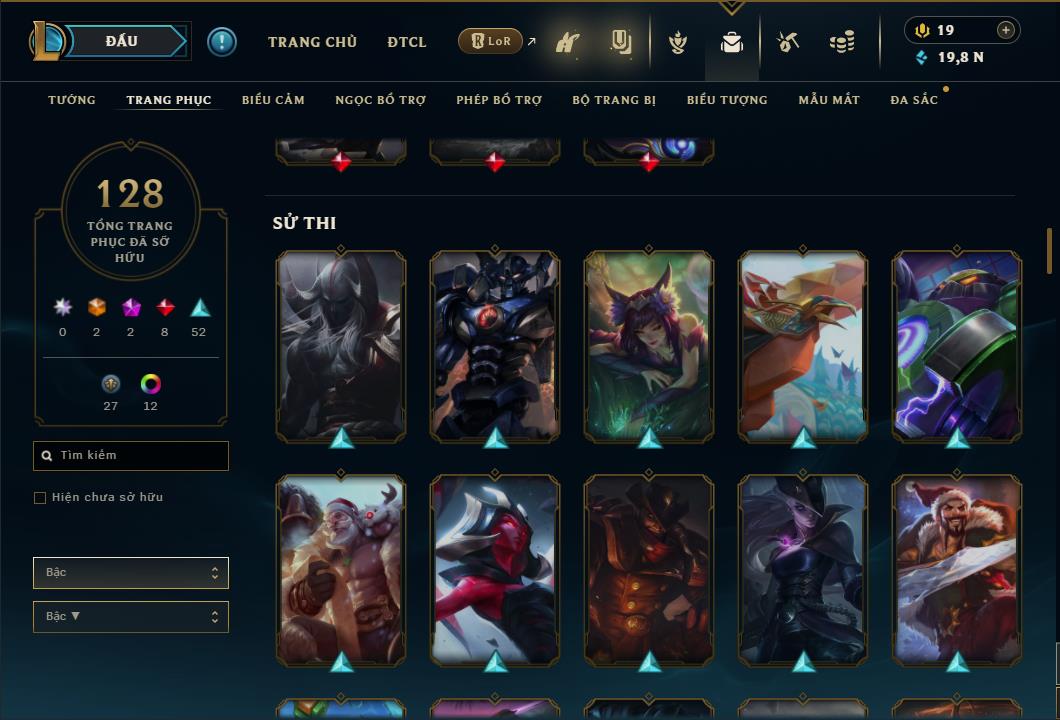1060x720 pixels.
Task: Click the plus button to buy RP
Action: (x=1006, y=30)
